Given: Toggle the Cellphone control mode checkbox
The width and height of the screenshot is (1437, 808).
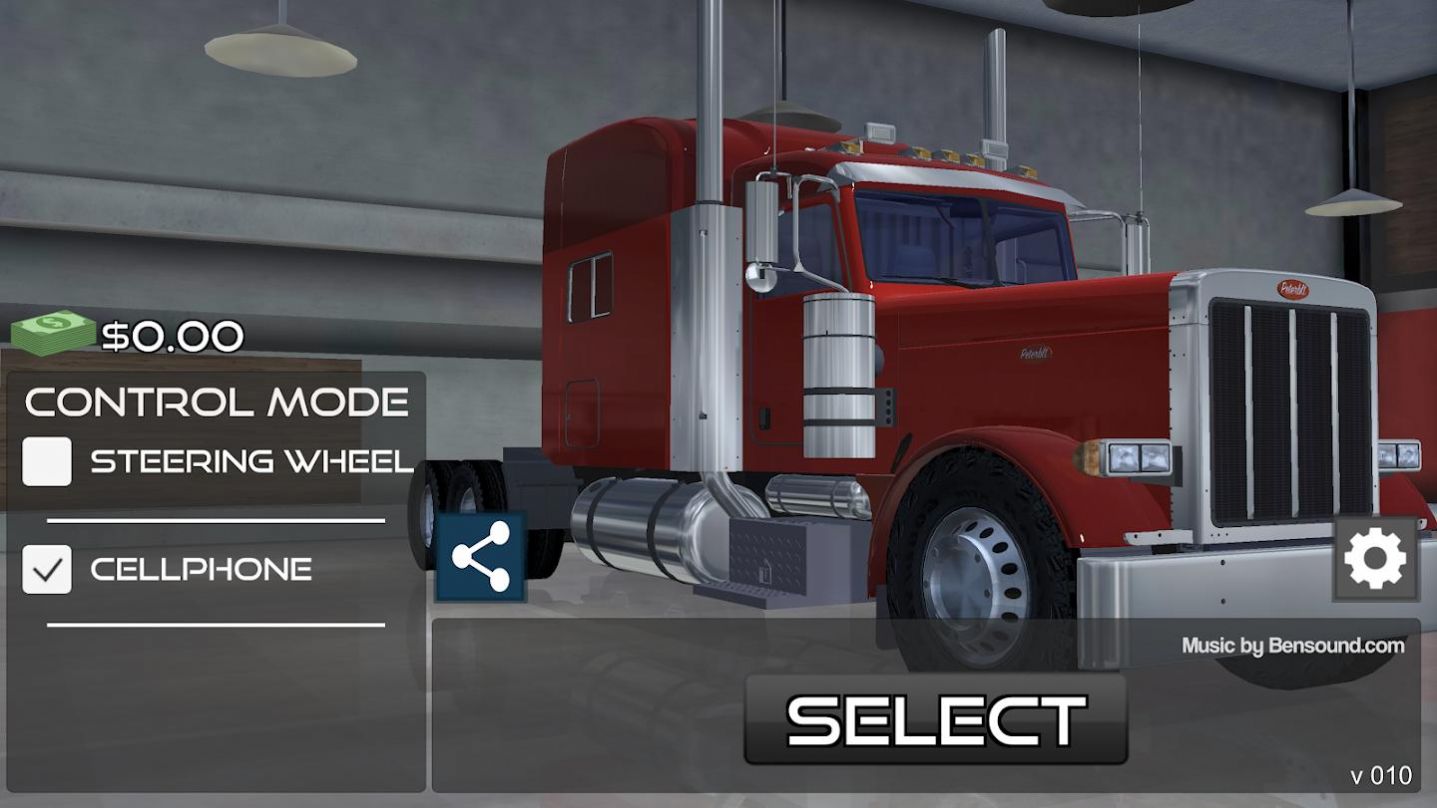Looking at the screenshot, I should (47, 569).
